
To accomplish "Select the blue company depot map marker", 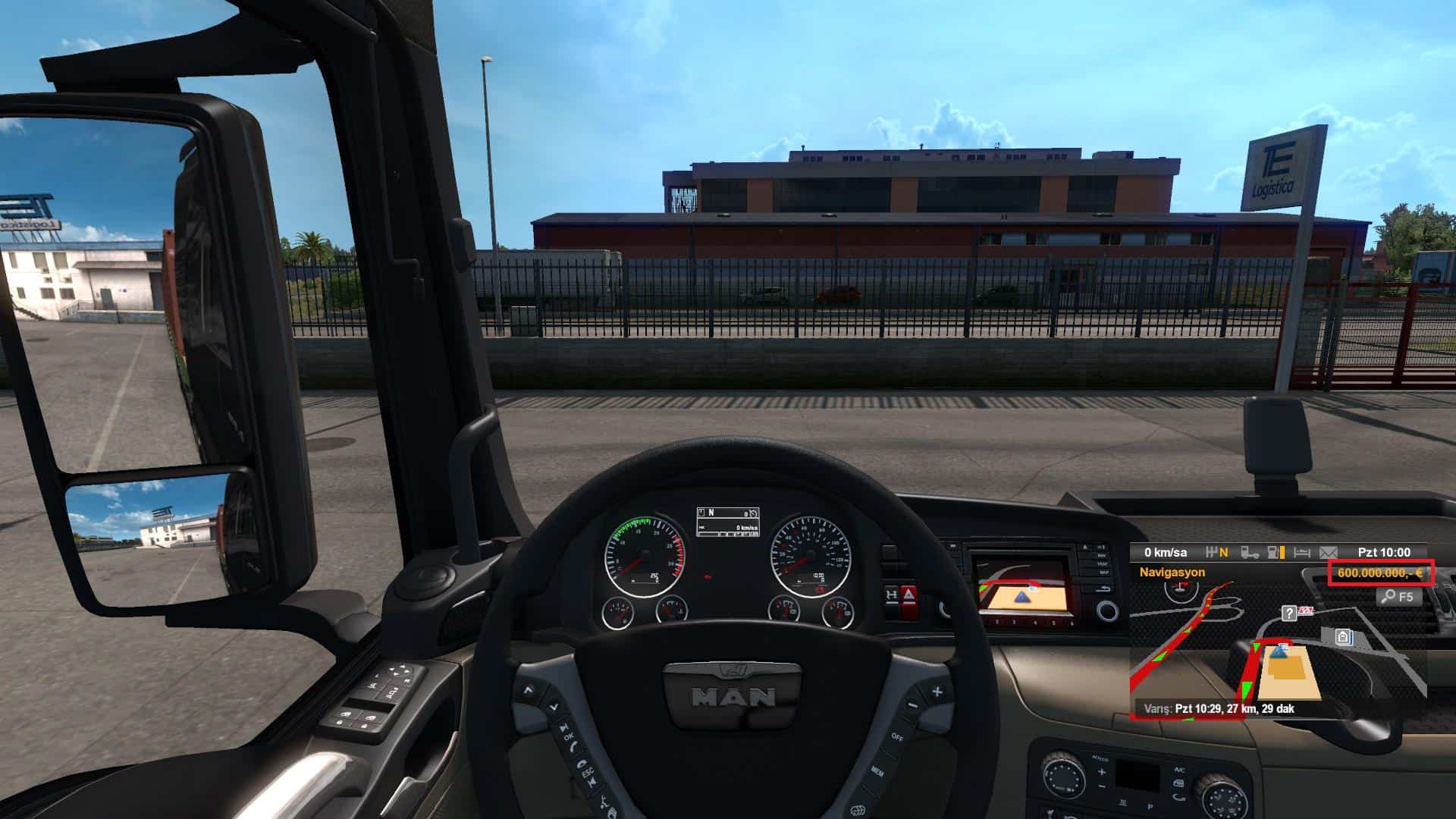I will (1344, 637).
